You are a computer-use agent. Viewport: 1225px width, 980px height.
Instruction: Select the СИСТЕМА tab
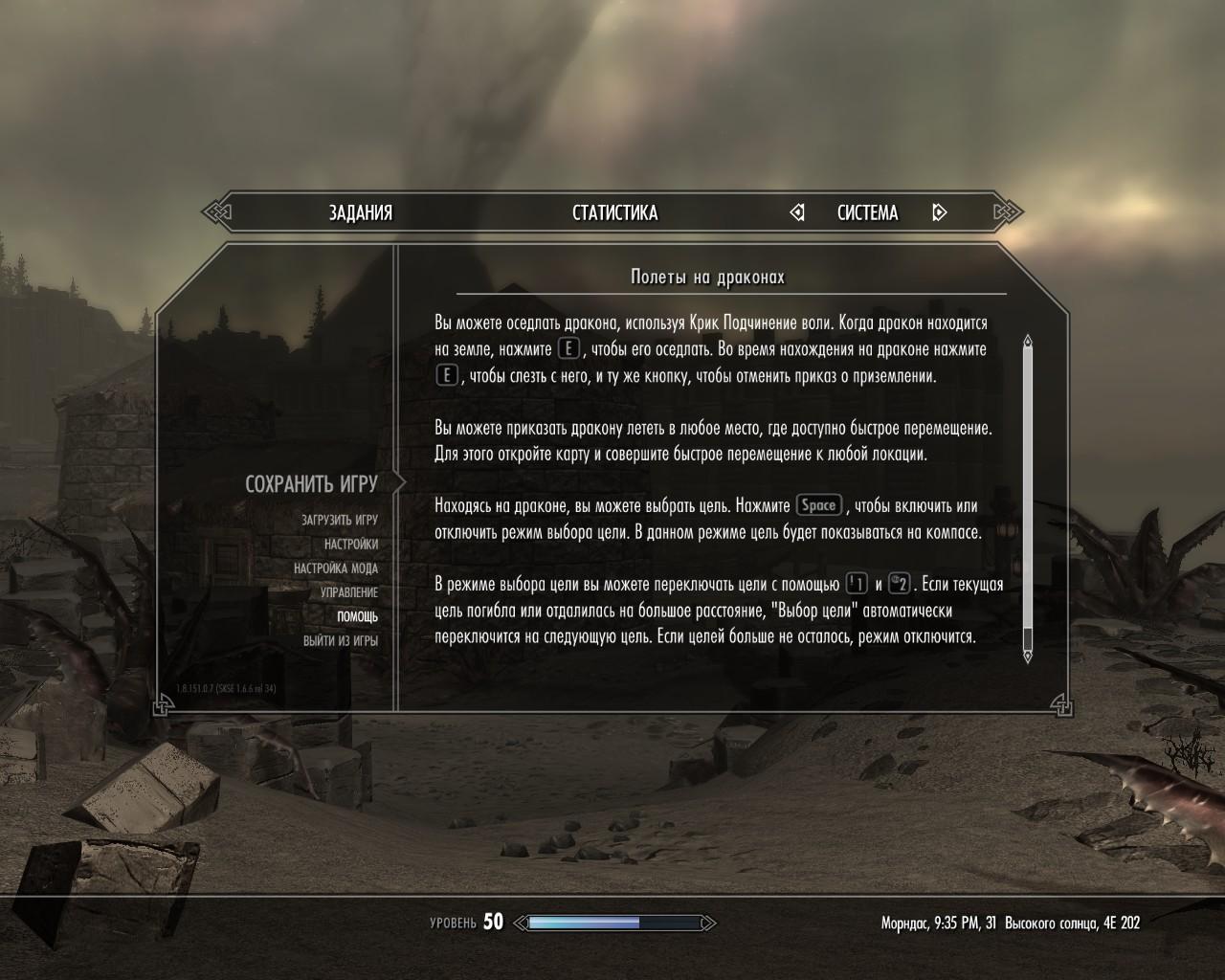867,212
